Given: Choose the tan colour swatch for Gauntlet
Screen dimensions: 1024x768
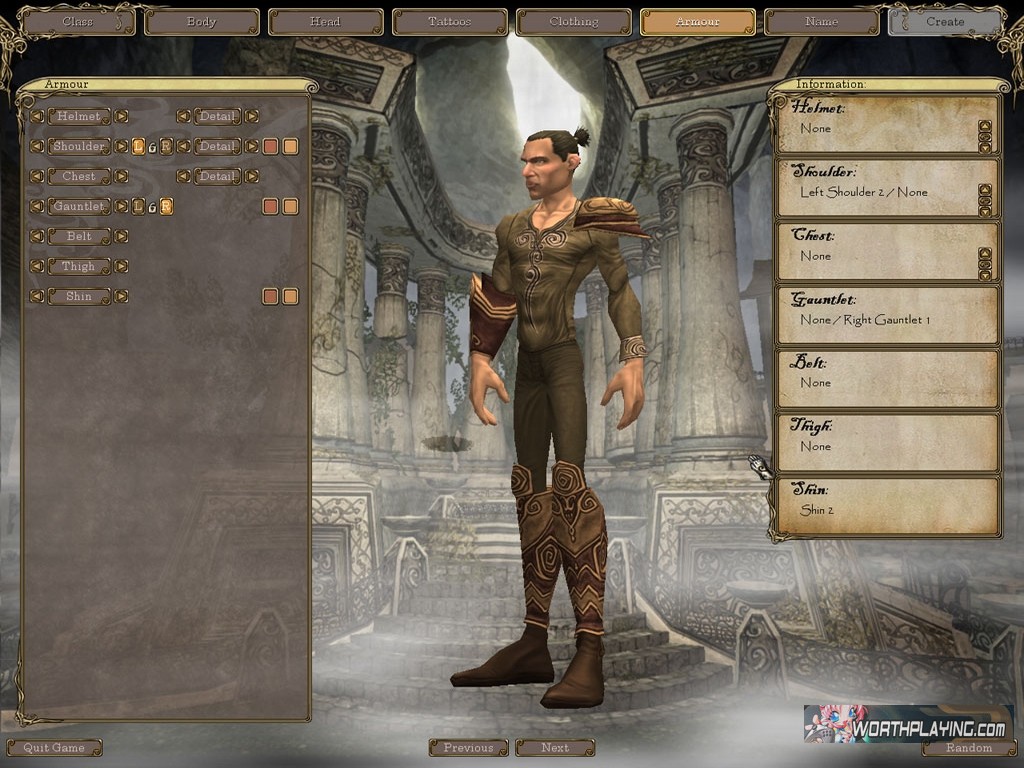Looking at the screenshot, I should [290, 206].
